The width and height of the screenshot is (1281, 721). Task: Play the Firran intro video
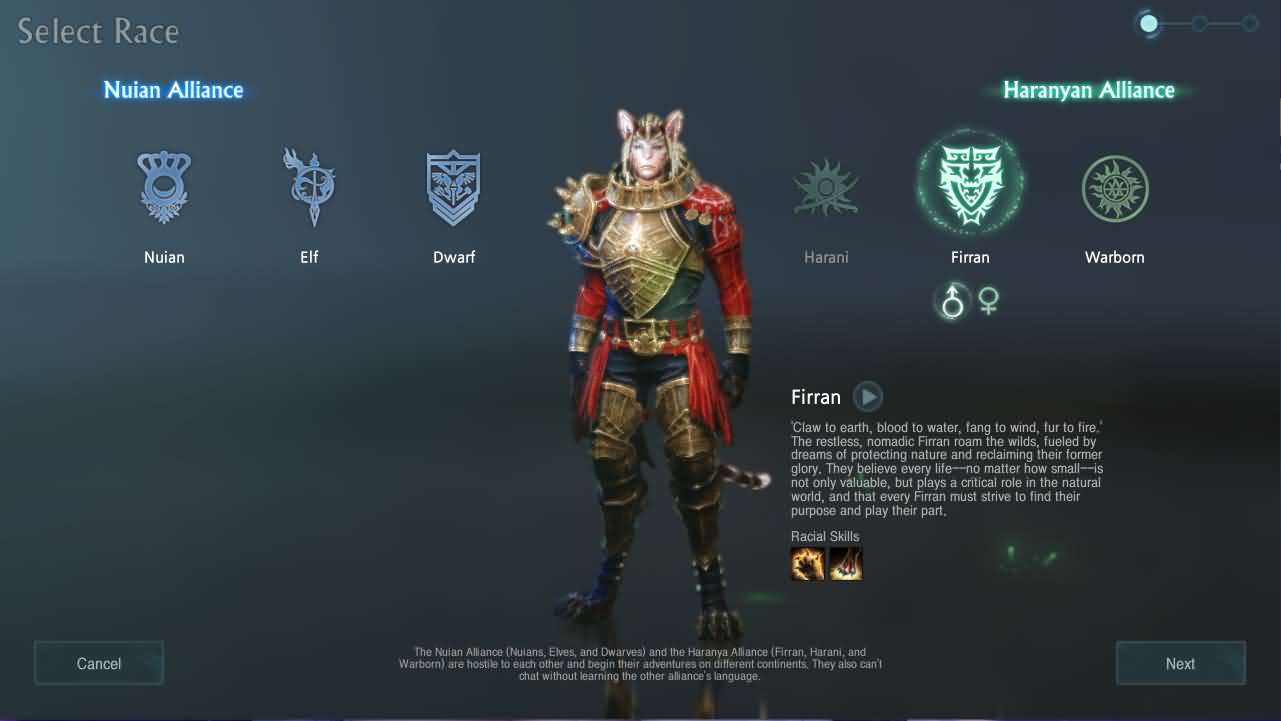[868, 397]
